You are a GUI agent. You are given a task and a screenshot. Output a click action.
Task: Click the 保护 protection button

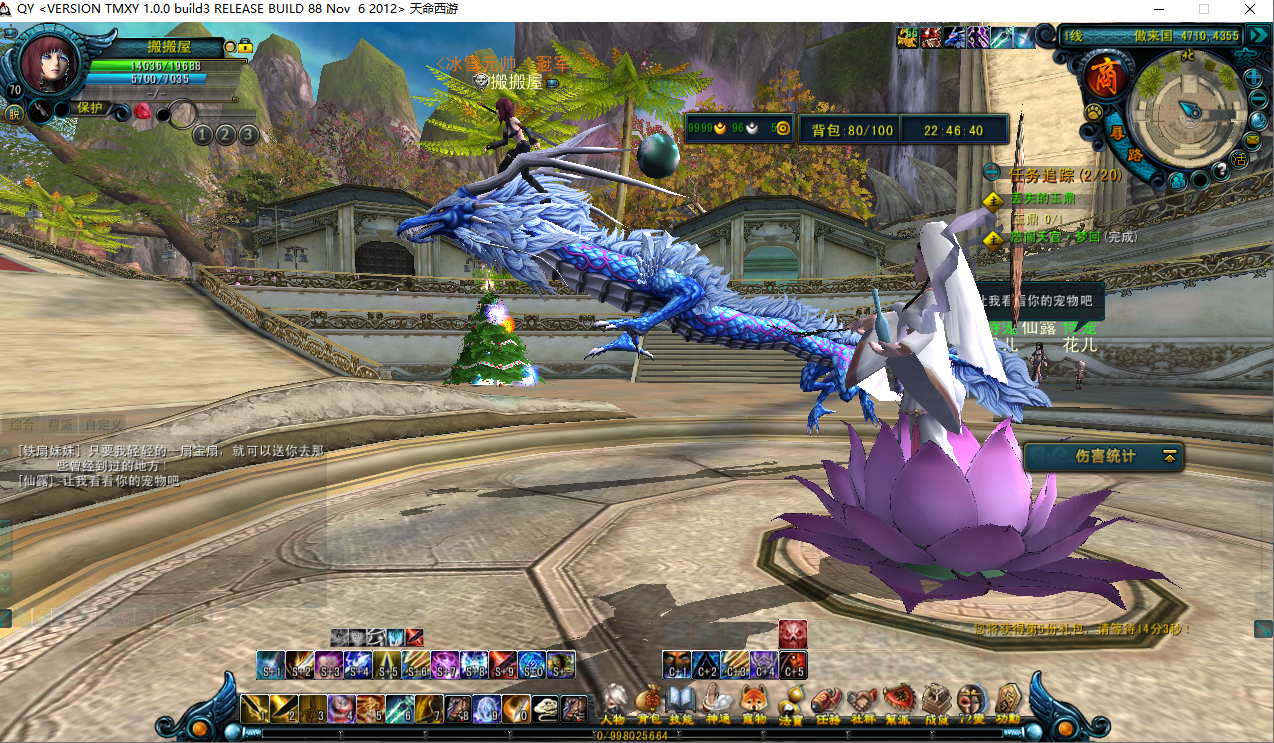[x=90, y=108]
